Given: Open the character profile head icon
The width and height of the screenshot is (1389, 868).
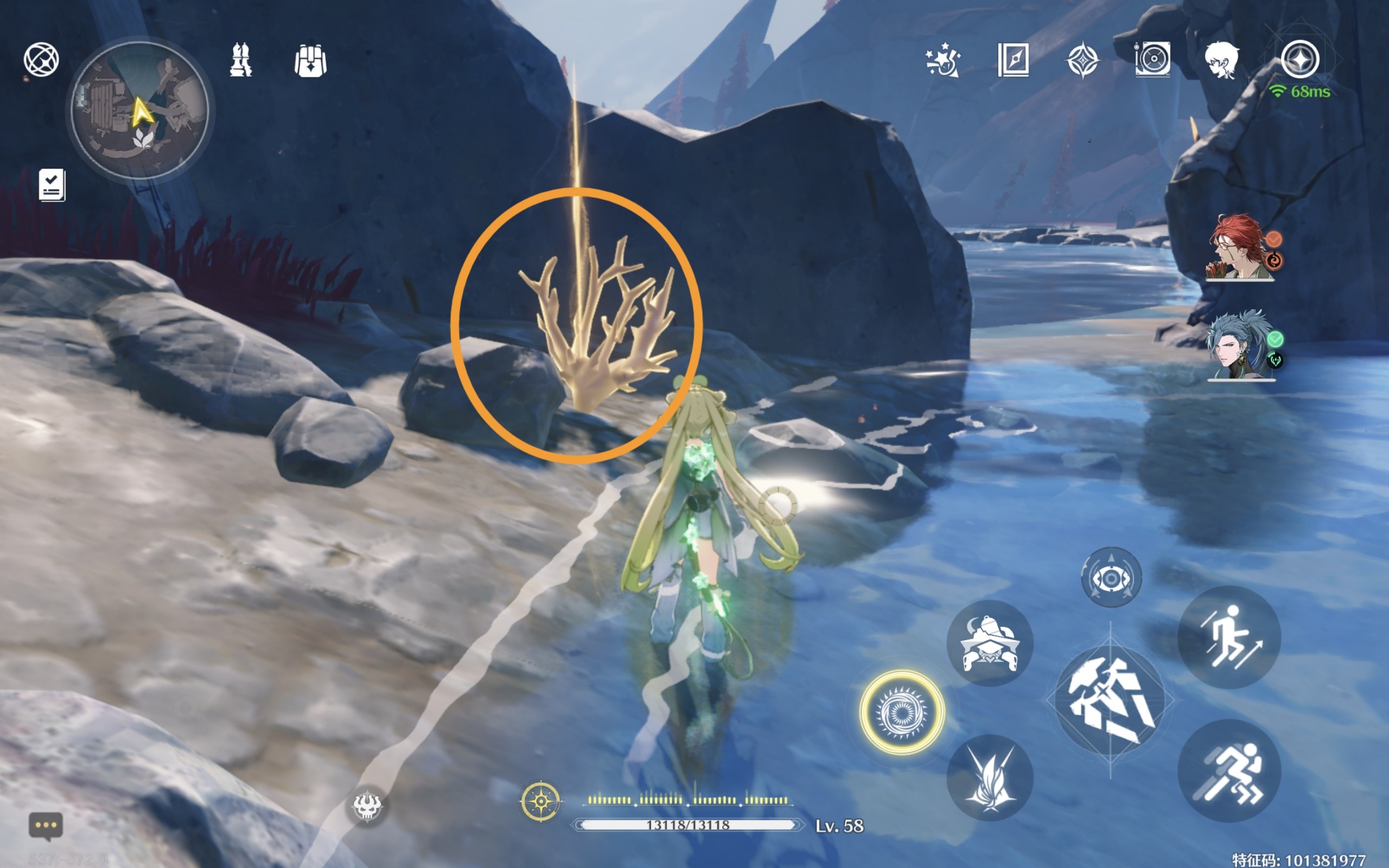Looking at the screenshot, I should point(1221,60).
